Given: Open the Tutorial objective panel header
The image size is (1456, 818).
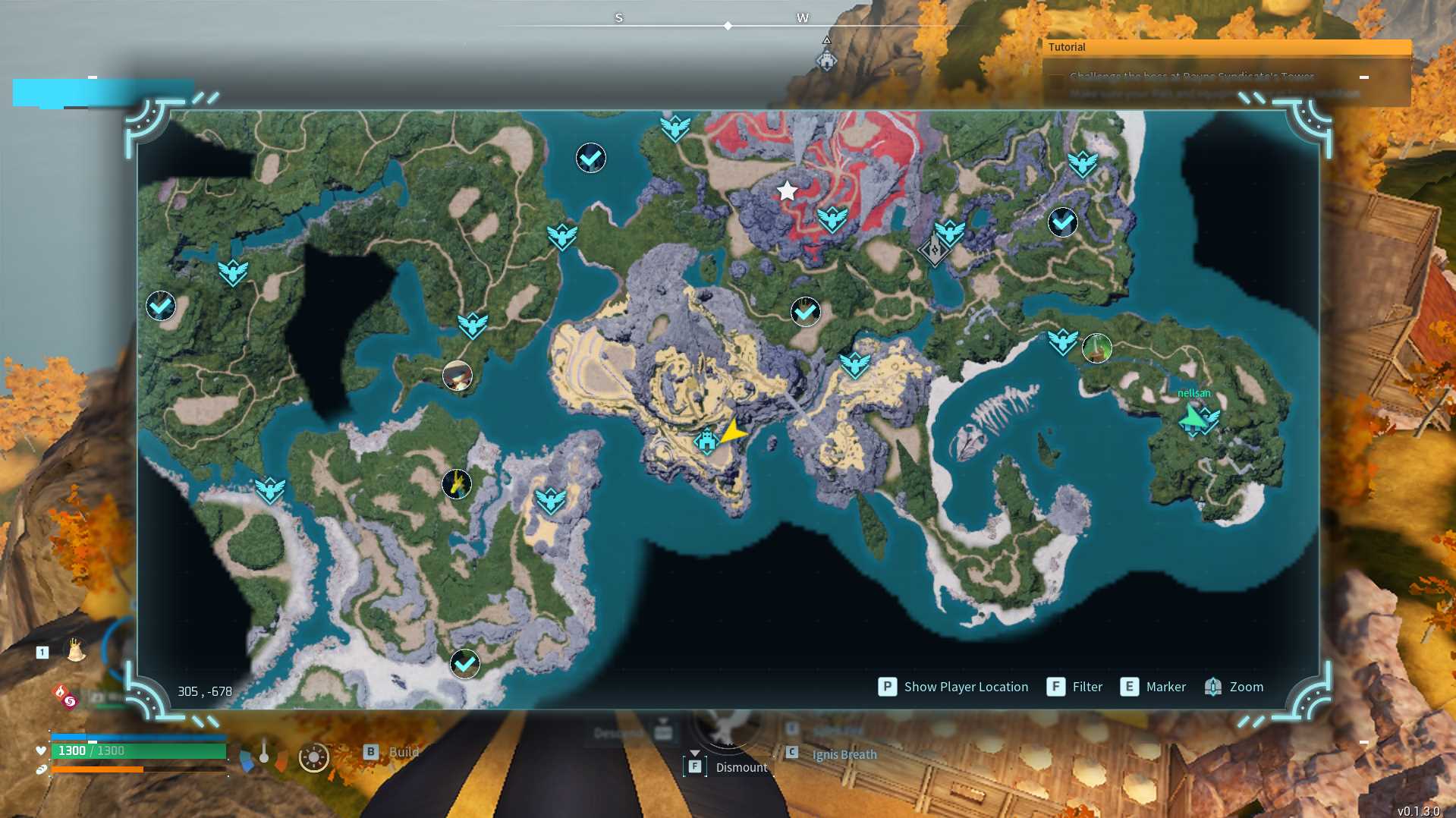Looking at the screenshot, I should pyautogui.click(x=1227, y=47).
